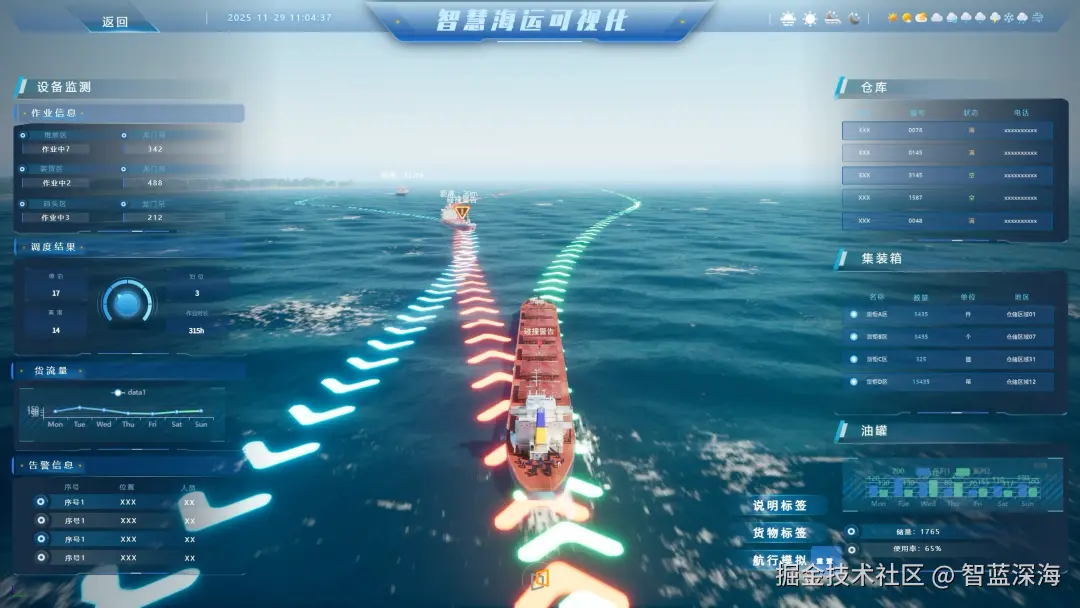Pick the windy weather icon
1080x608 pixels.
[x=1038, y=18]
